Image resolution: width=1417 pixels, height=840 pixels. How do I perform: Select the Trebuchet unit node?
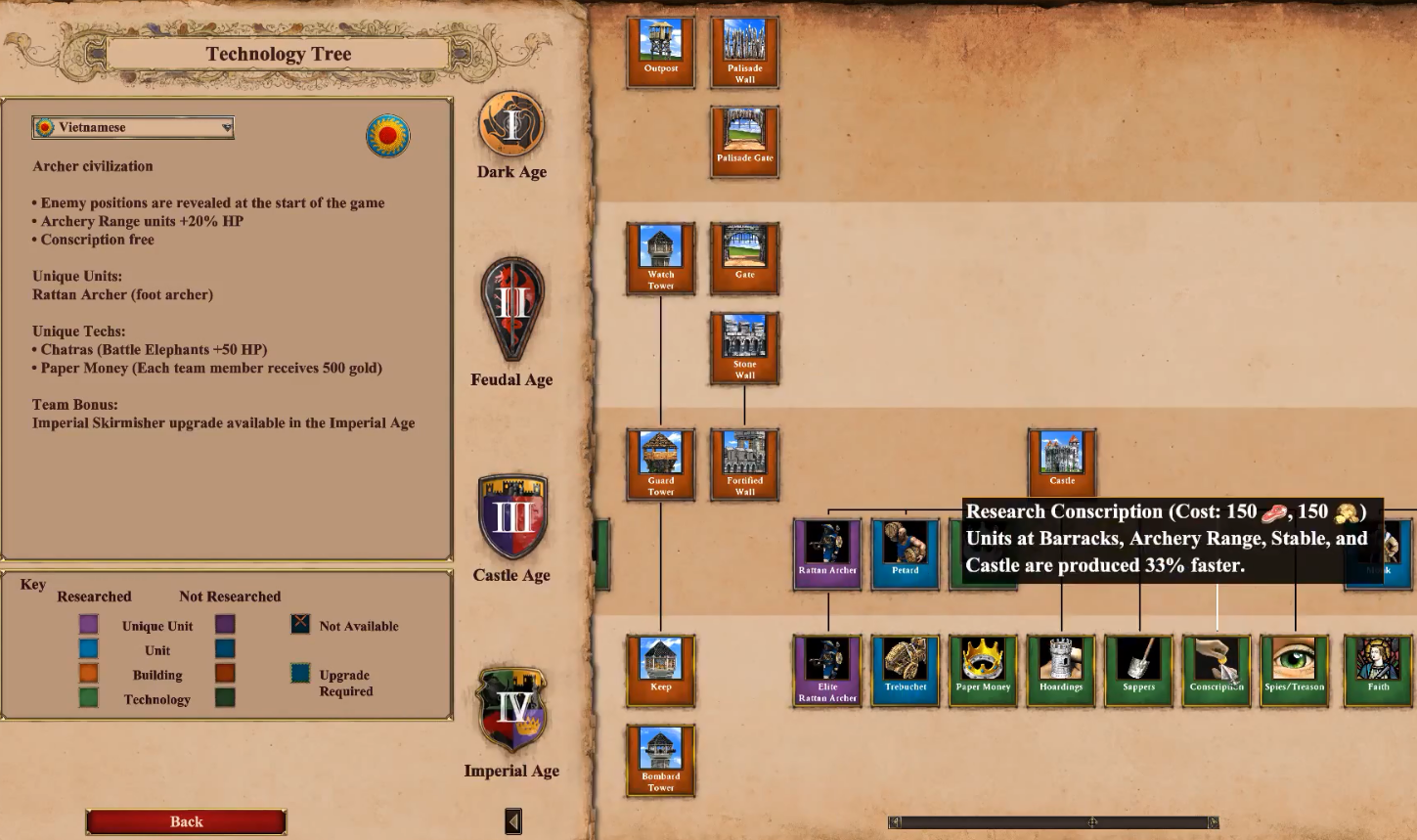[x=906, y=671]
